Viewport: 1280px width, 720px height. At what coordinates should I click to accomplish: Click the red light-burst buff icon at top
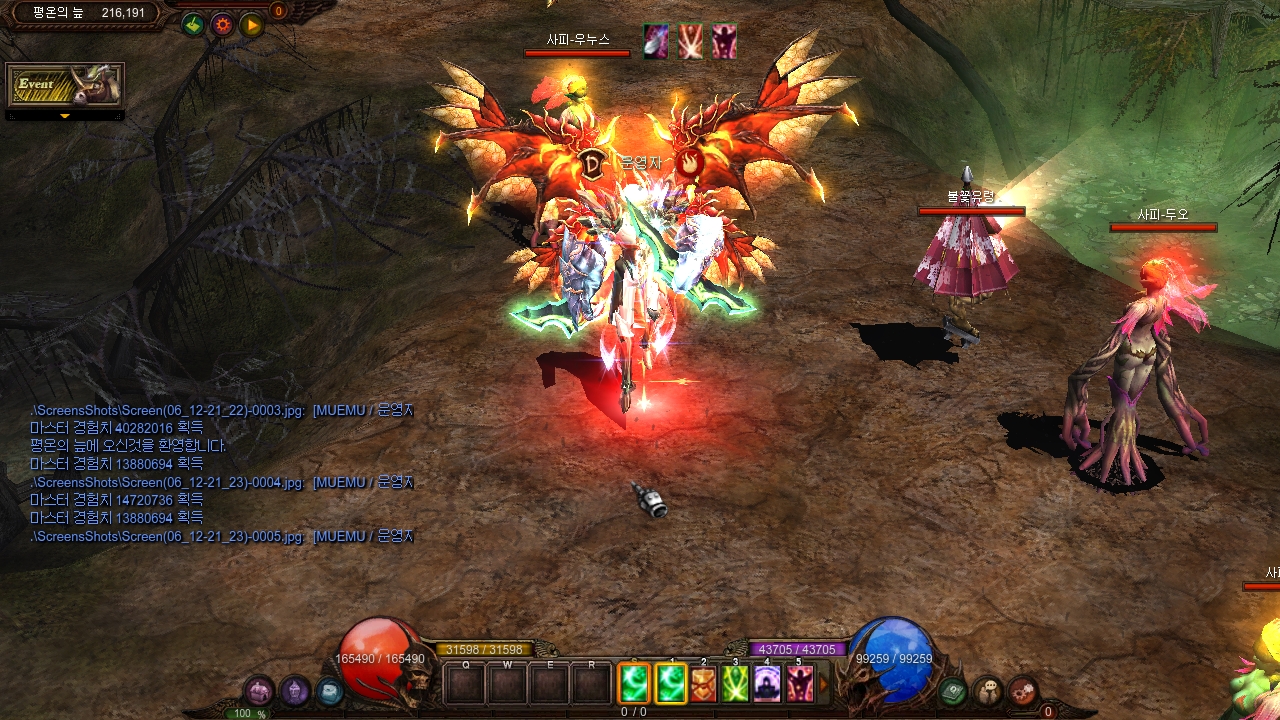point(690,42)
